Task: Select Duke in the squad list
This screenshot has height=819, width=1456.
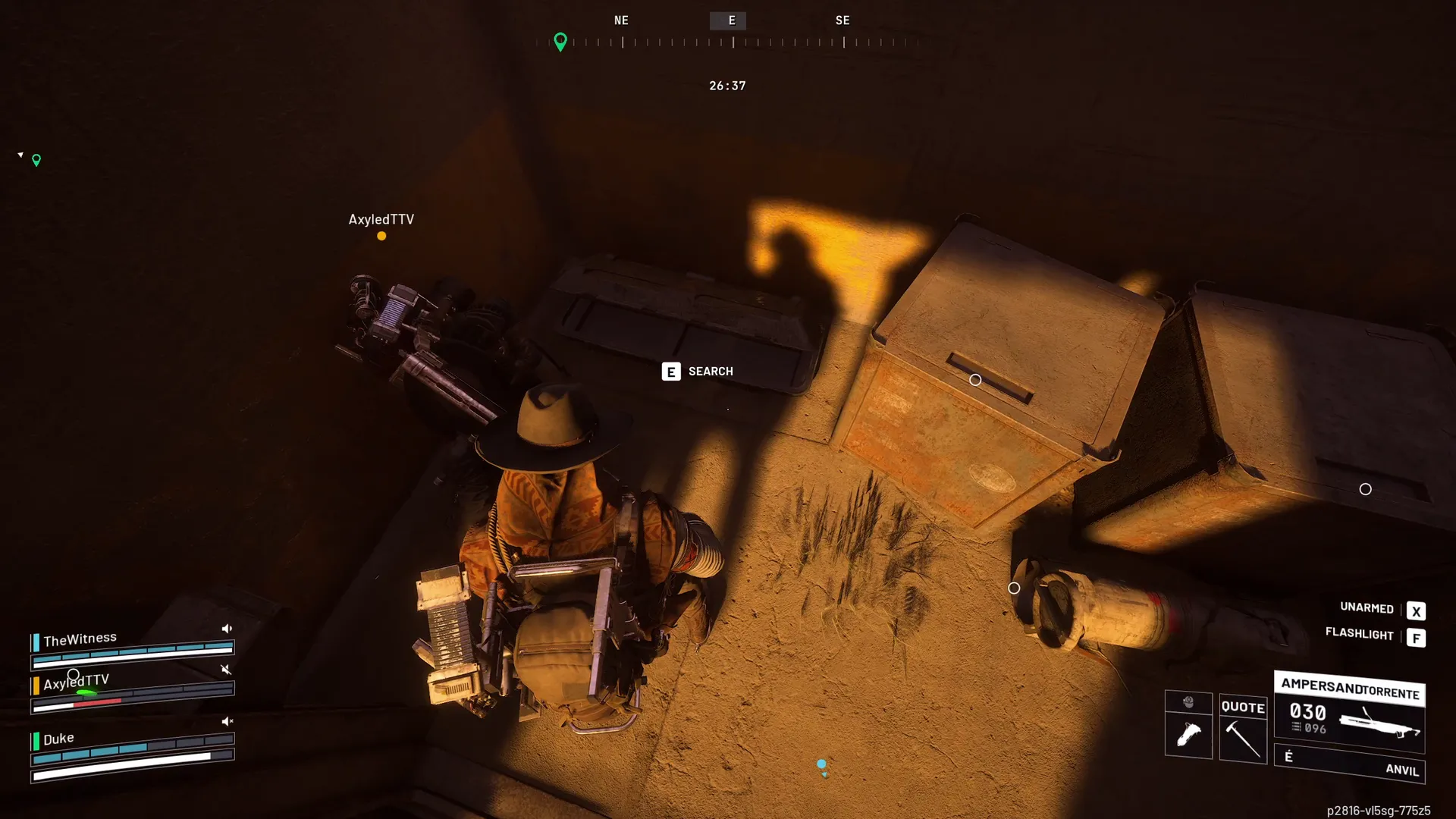Action: [58, 739]
